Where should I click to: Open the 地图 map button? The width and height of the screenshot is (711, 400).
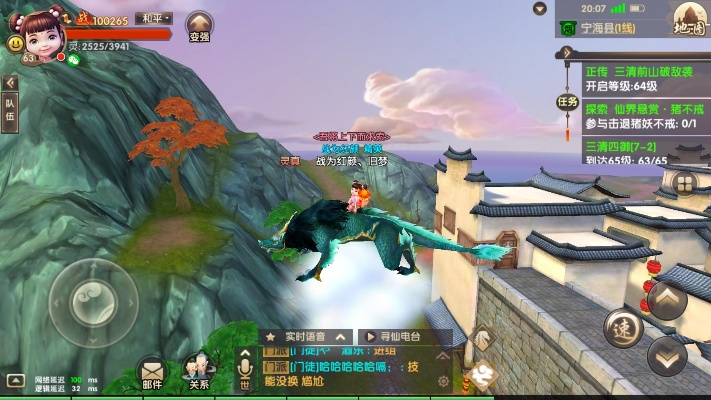pyautogui.click(x=689, y=19)
